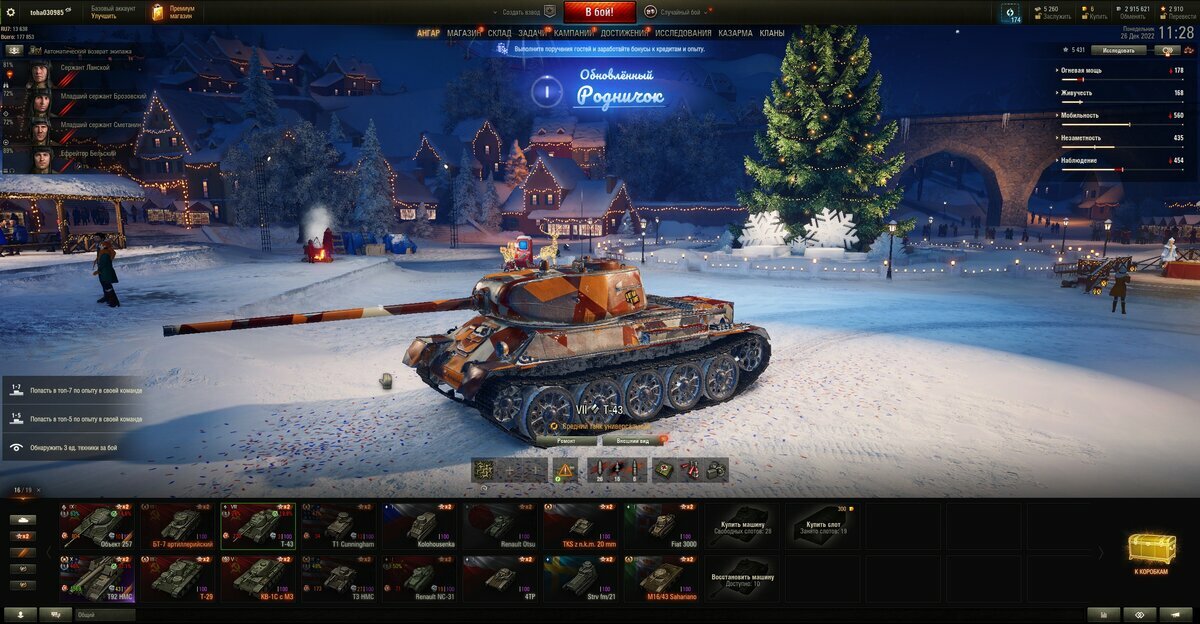Viewport: 1200px width, 624px height.
Task: Click the «Ремонт» button
Action: point(565,440)
